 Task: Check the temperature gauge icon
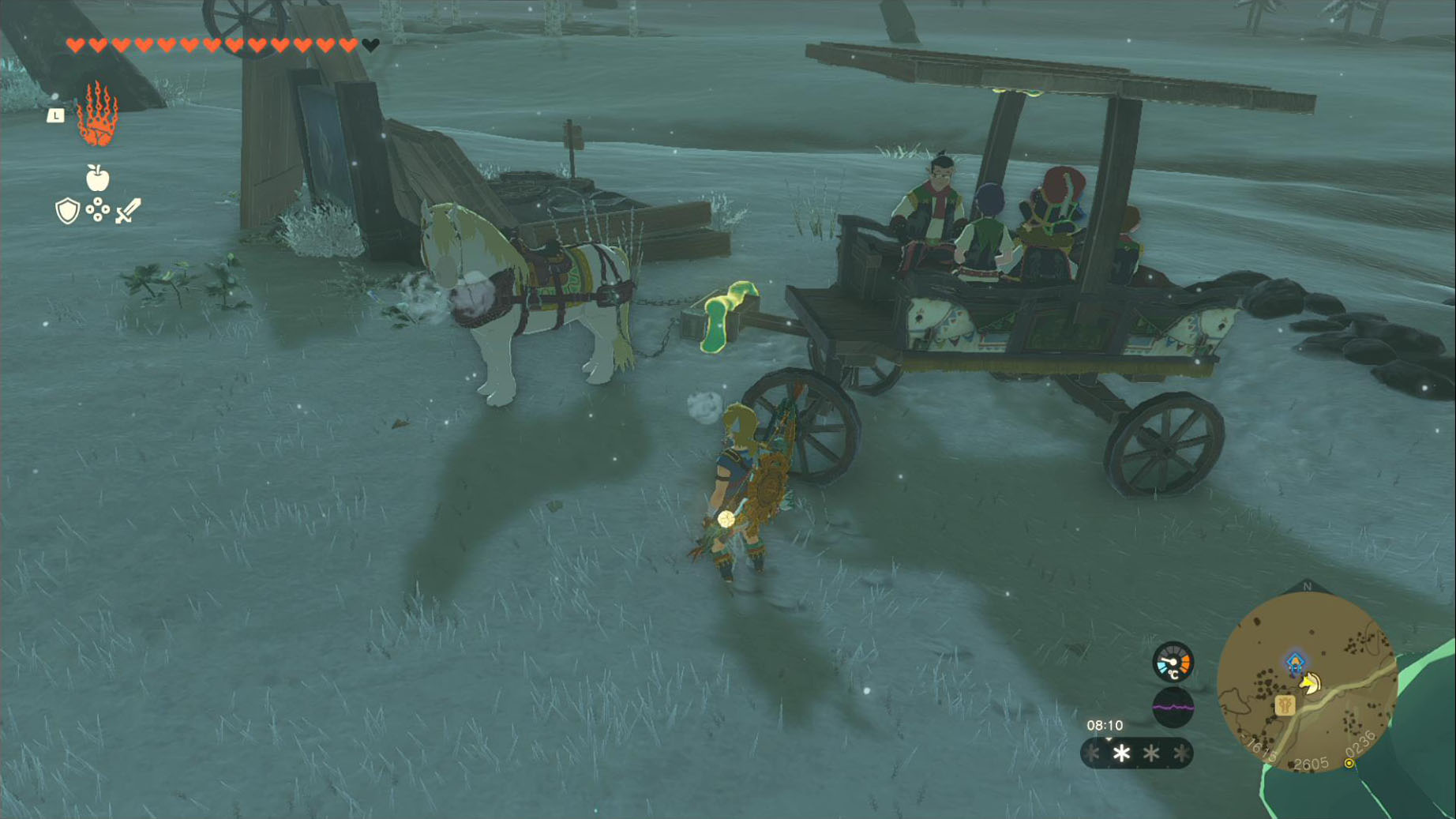1173,662
